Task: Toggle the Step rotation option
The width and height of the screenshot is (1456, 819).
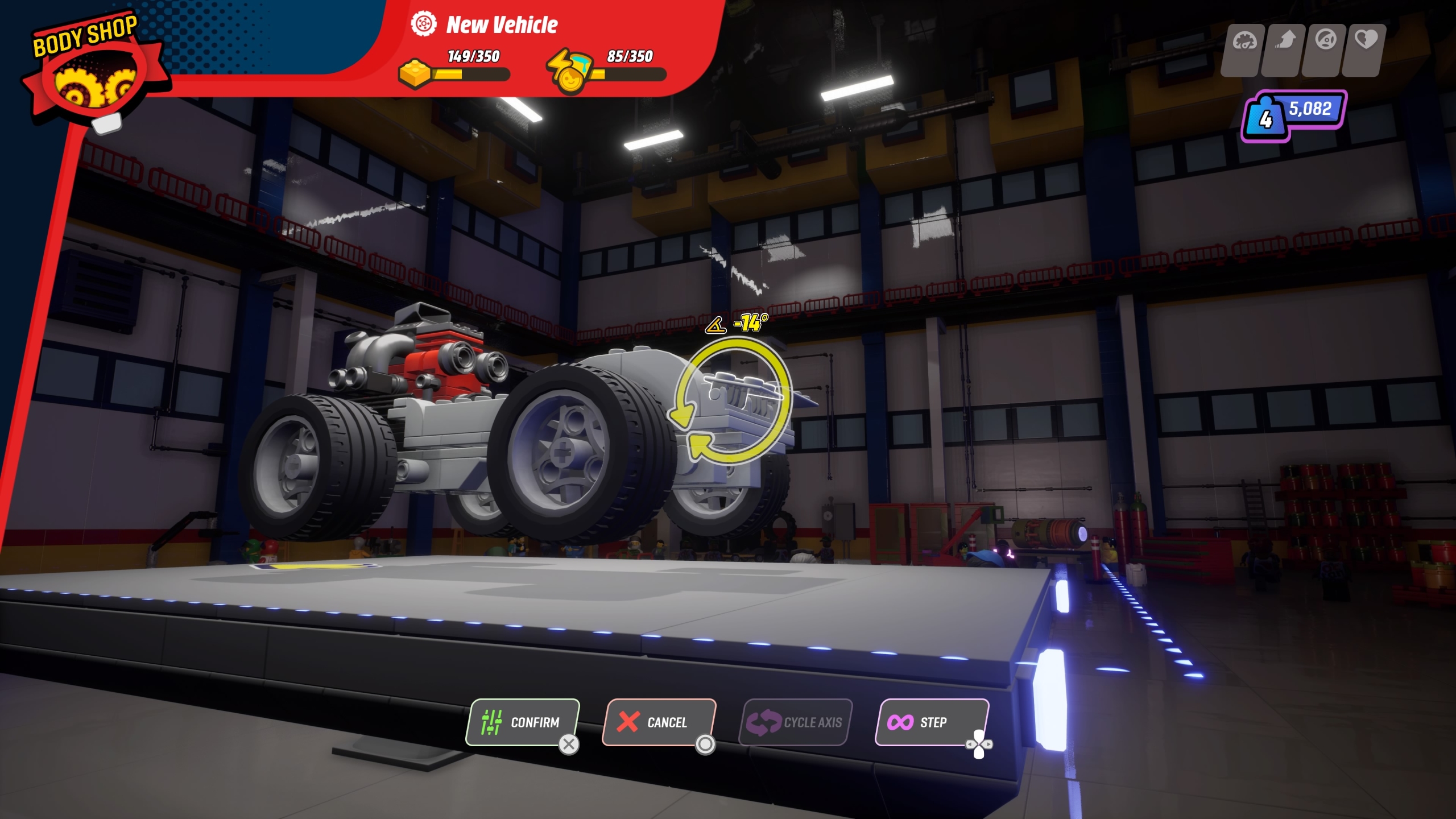Action: [931, 722]
